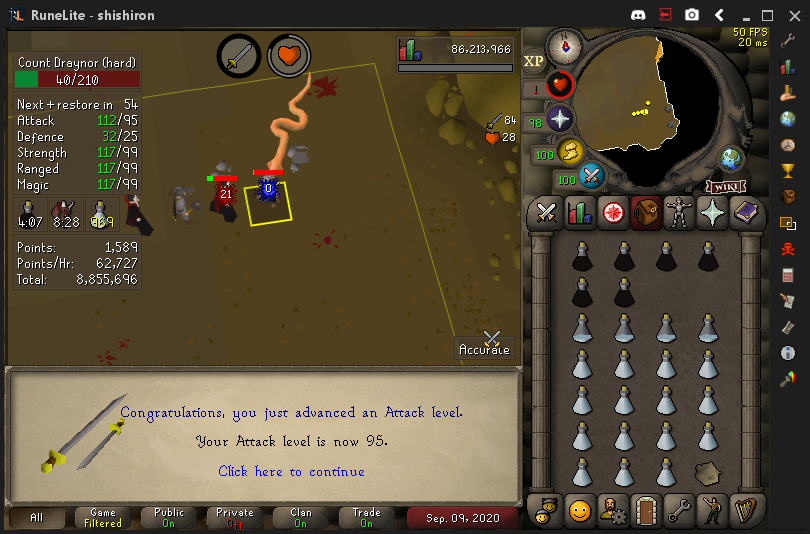Open the Prayer tab
This screenshot has width=810, height=534.
[x=711, y=212]
